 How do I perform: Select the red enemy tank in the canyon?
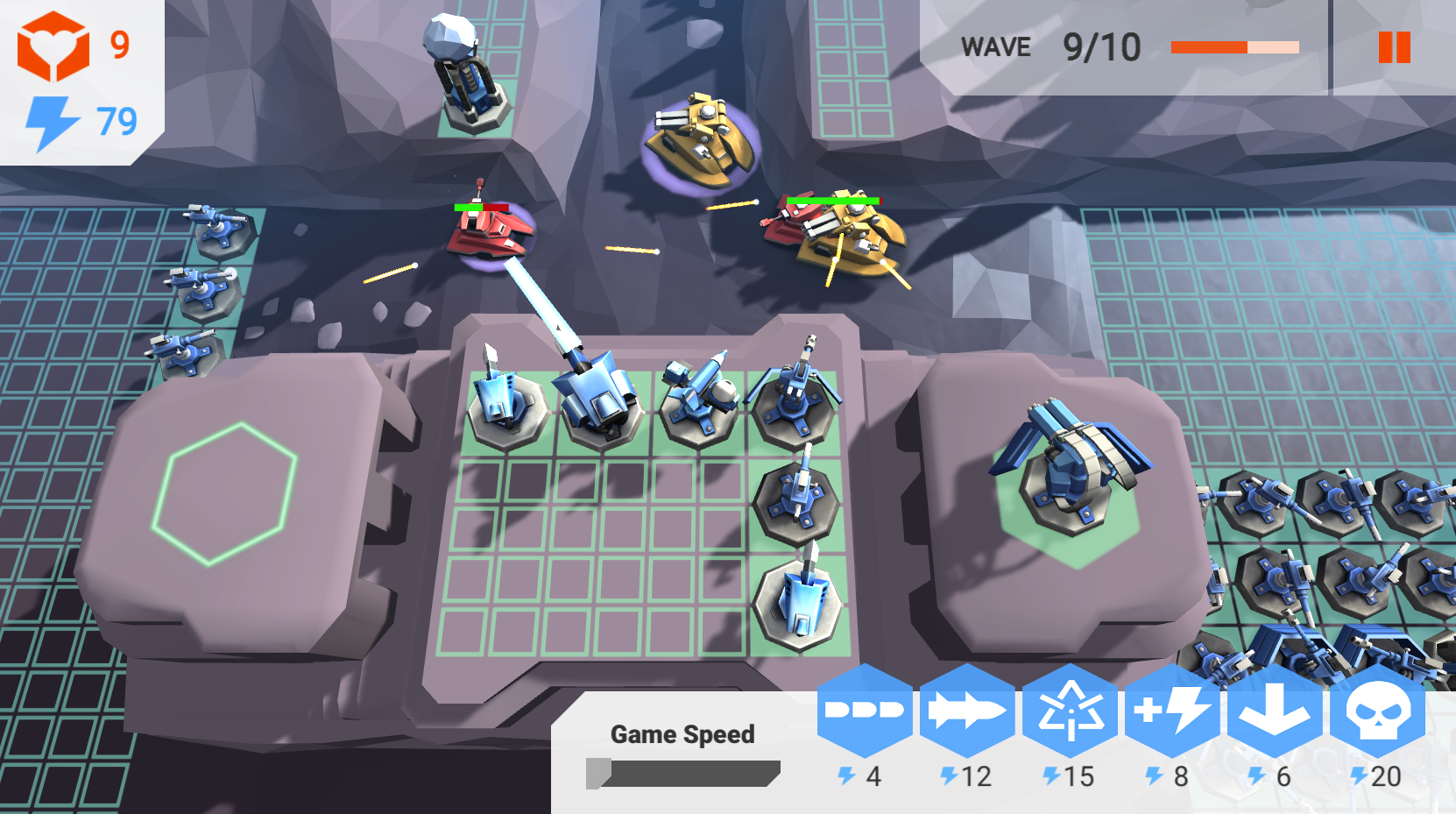click(x=491, y=232)
